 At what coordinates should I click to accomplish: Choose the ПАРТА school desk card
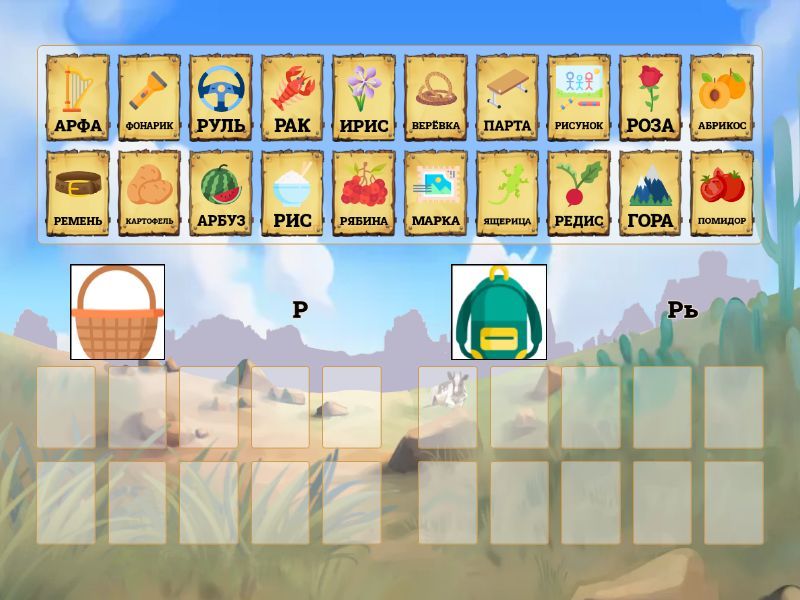click(x=507, y=98)
